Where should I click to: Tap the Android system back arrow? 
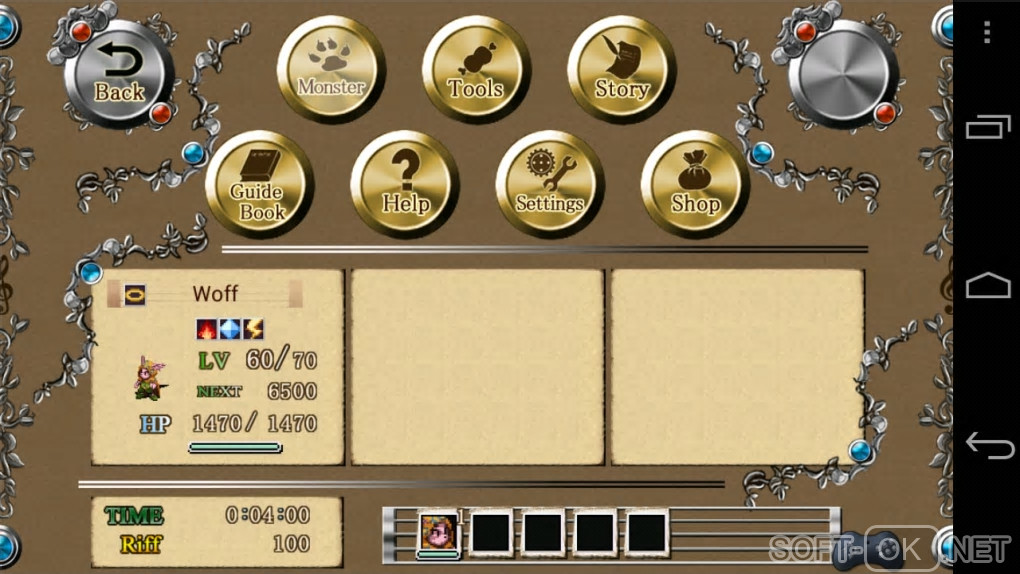pos(987,446)
